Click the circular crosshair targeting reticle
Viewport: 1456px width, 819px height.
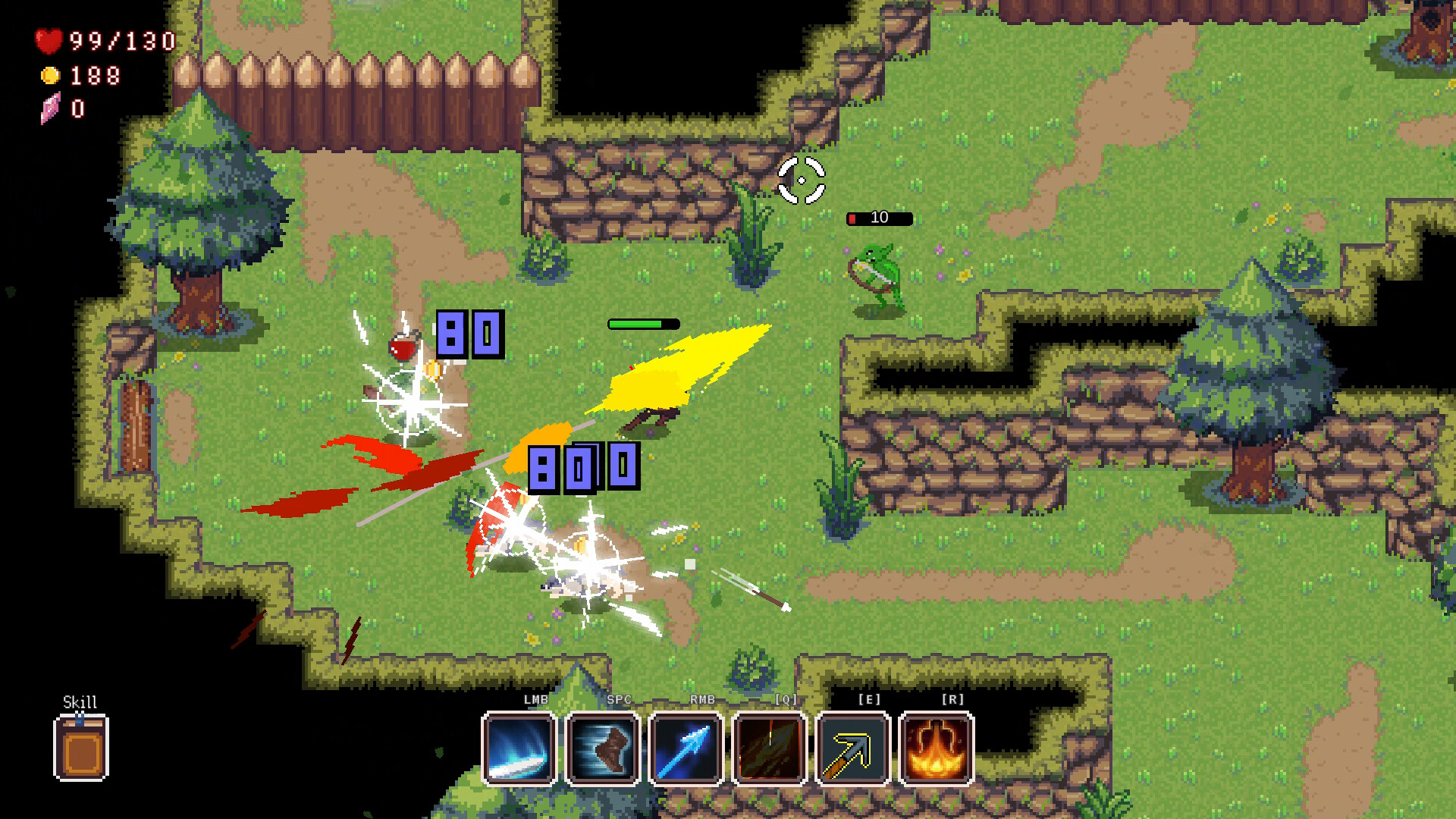[800, 181]
